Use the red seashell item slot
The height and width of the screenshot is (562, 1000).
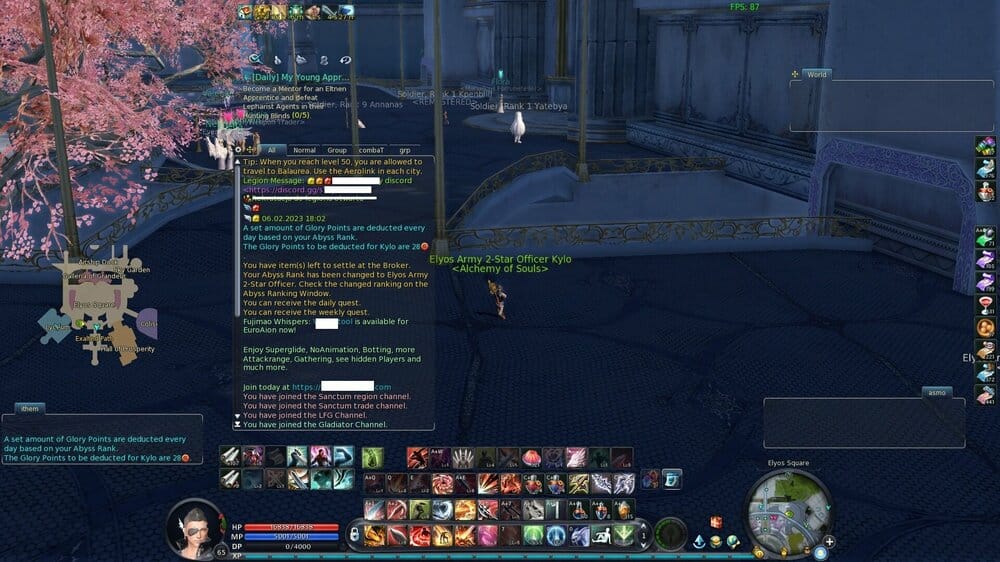(533, 458)
